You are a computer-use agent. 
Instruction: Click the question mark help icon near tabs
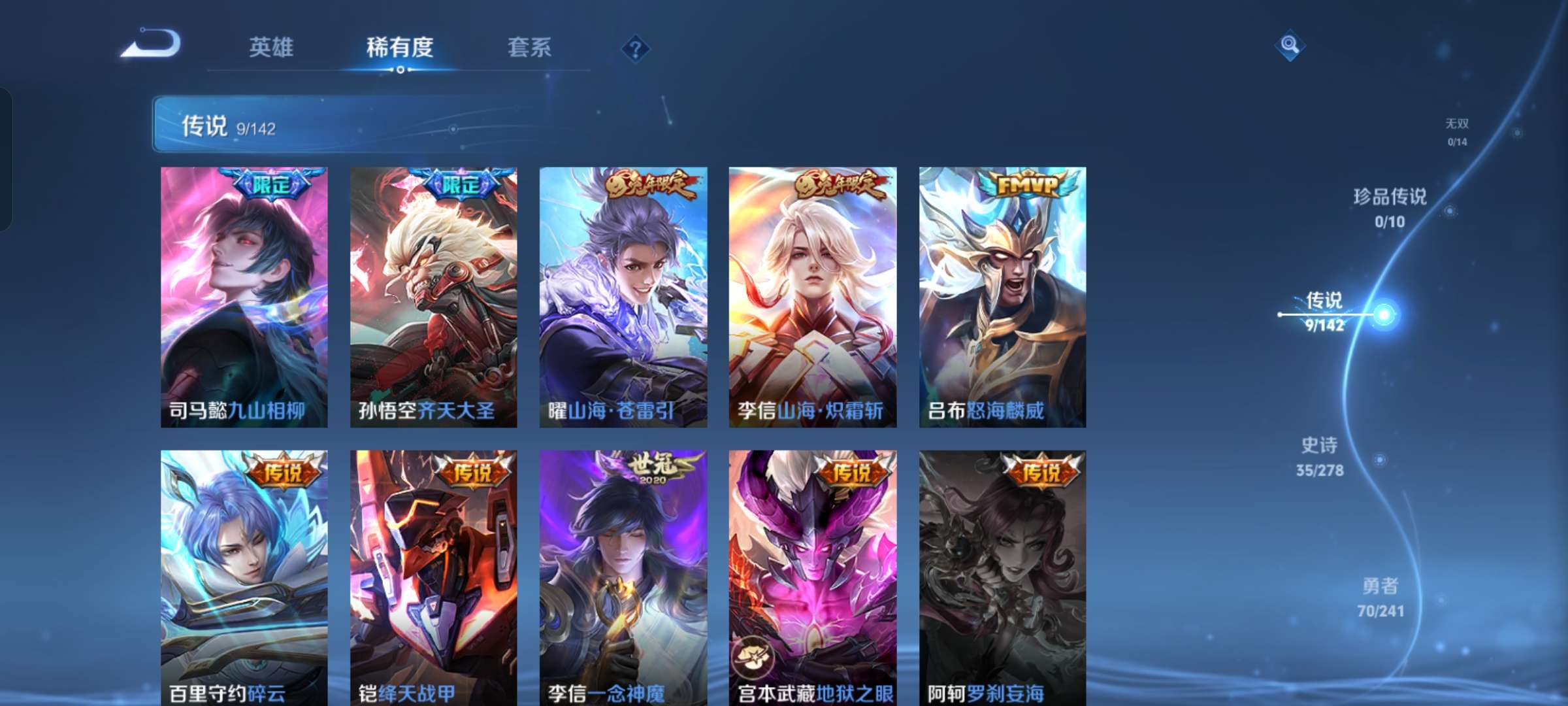(635, 47)
